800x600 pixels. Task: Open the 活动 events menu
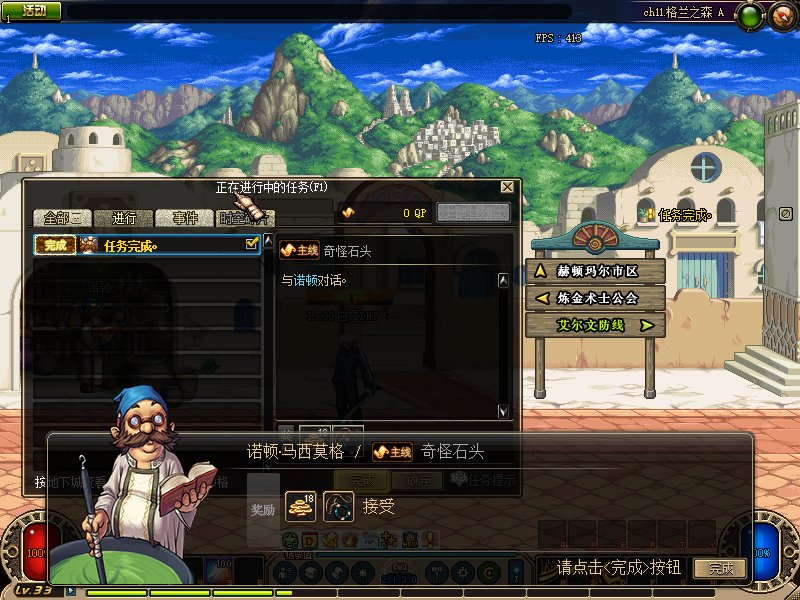[32, 10]
